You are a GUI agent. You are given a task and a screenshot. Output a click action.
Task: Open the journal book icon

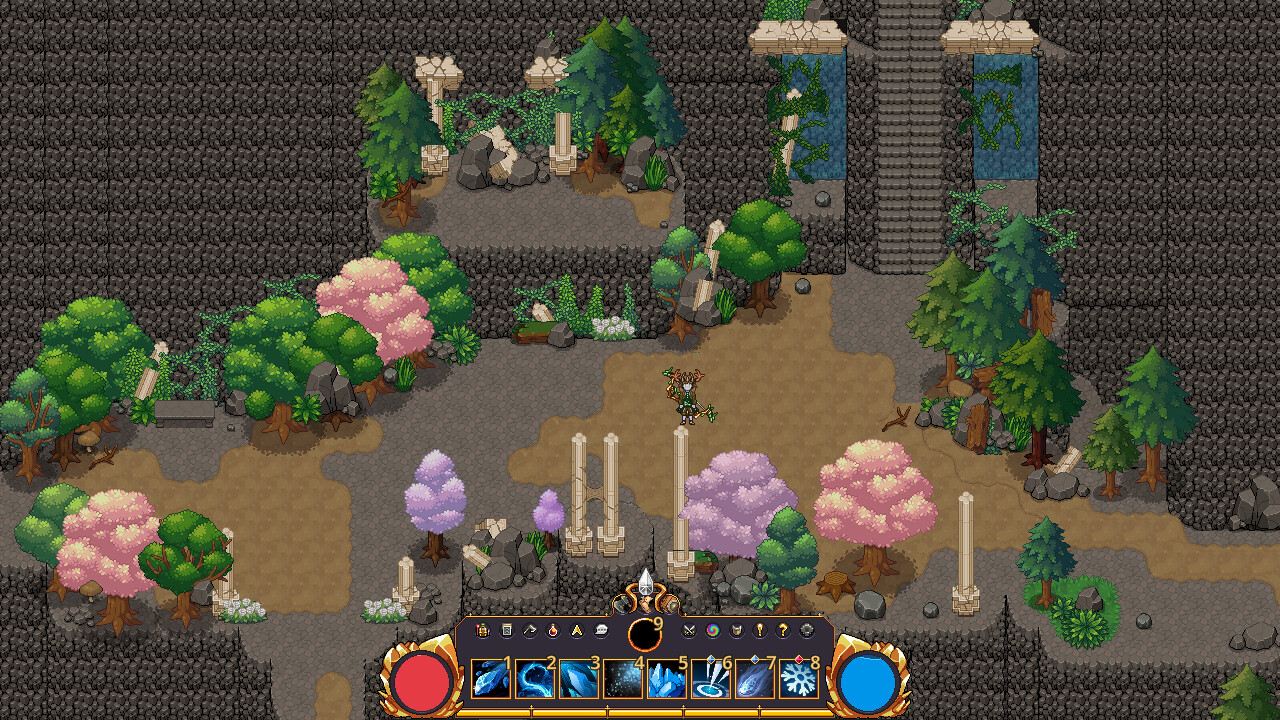tap(506, 631)
